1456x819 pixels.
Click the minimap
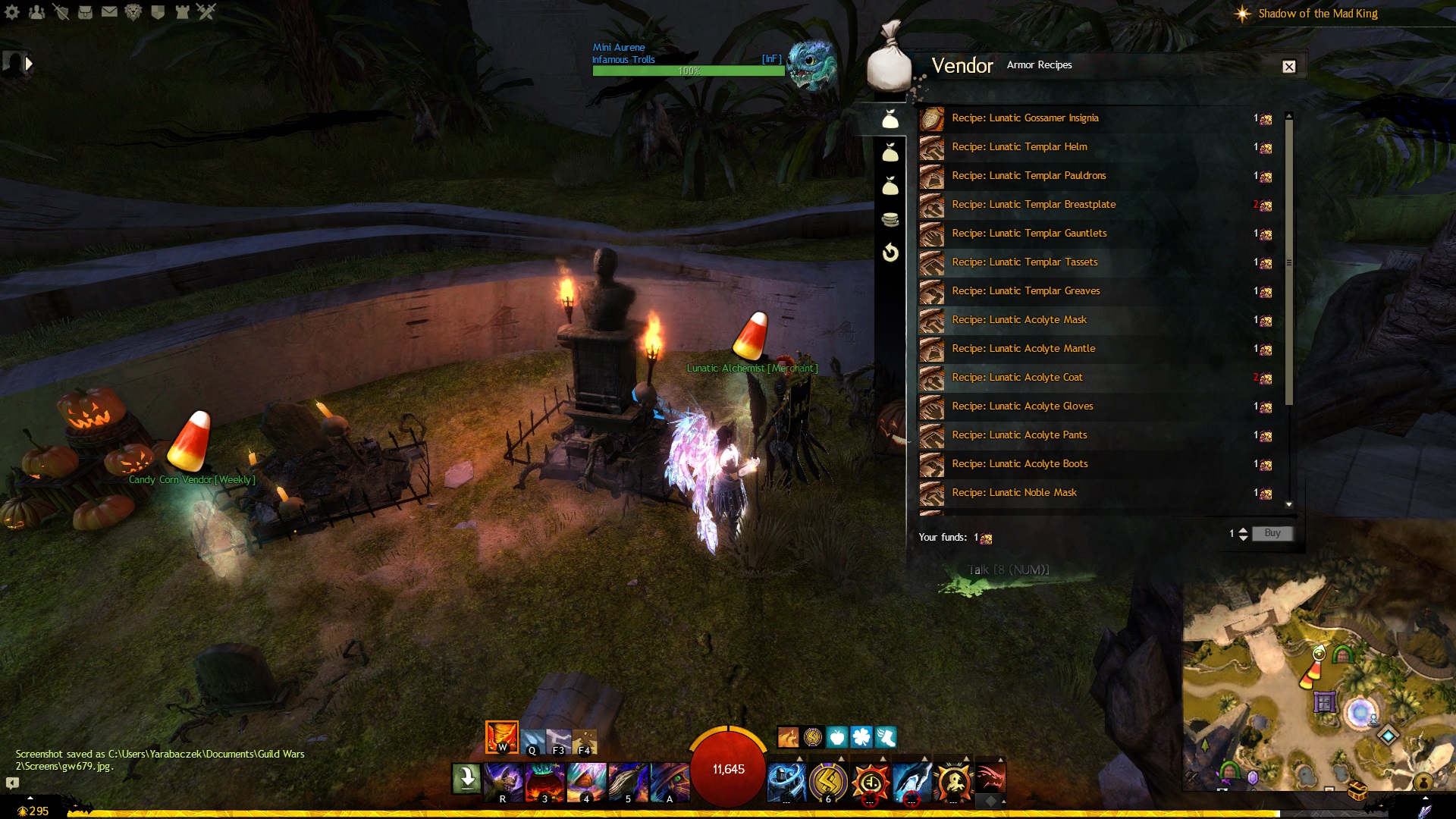coord(1318,682)
